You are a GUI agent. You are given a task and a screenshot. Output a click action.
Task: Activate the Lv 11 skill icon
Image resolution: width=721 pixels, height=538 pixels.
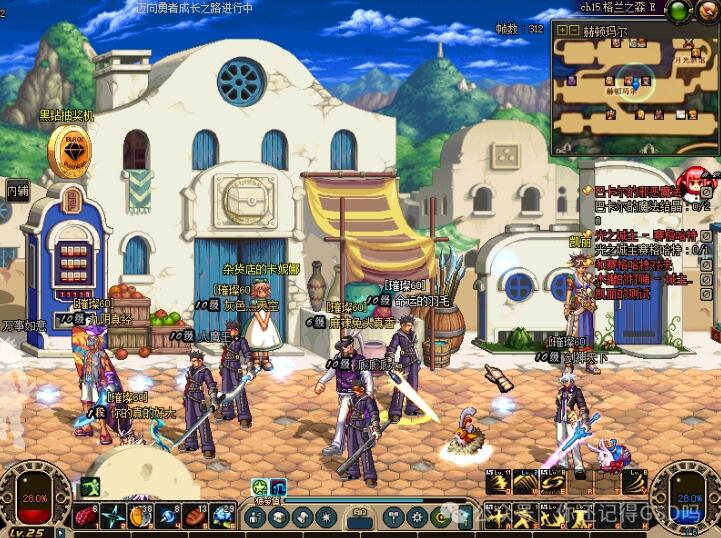[498, 483]
